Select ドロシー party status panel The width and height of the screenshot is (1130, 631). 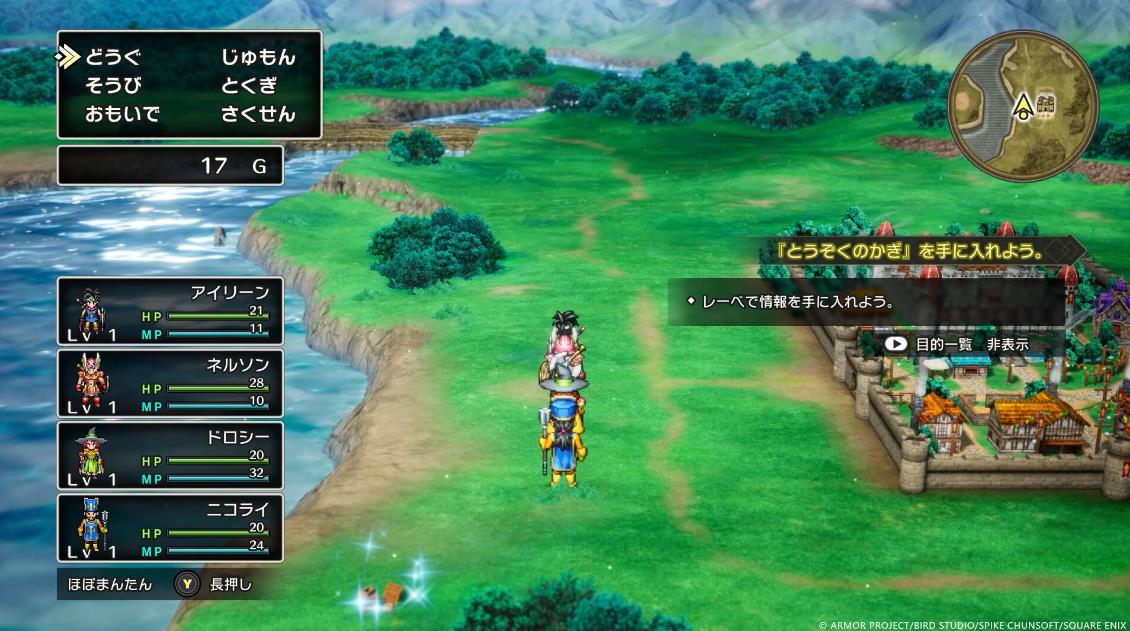(x=170, y=455)
